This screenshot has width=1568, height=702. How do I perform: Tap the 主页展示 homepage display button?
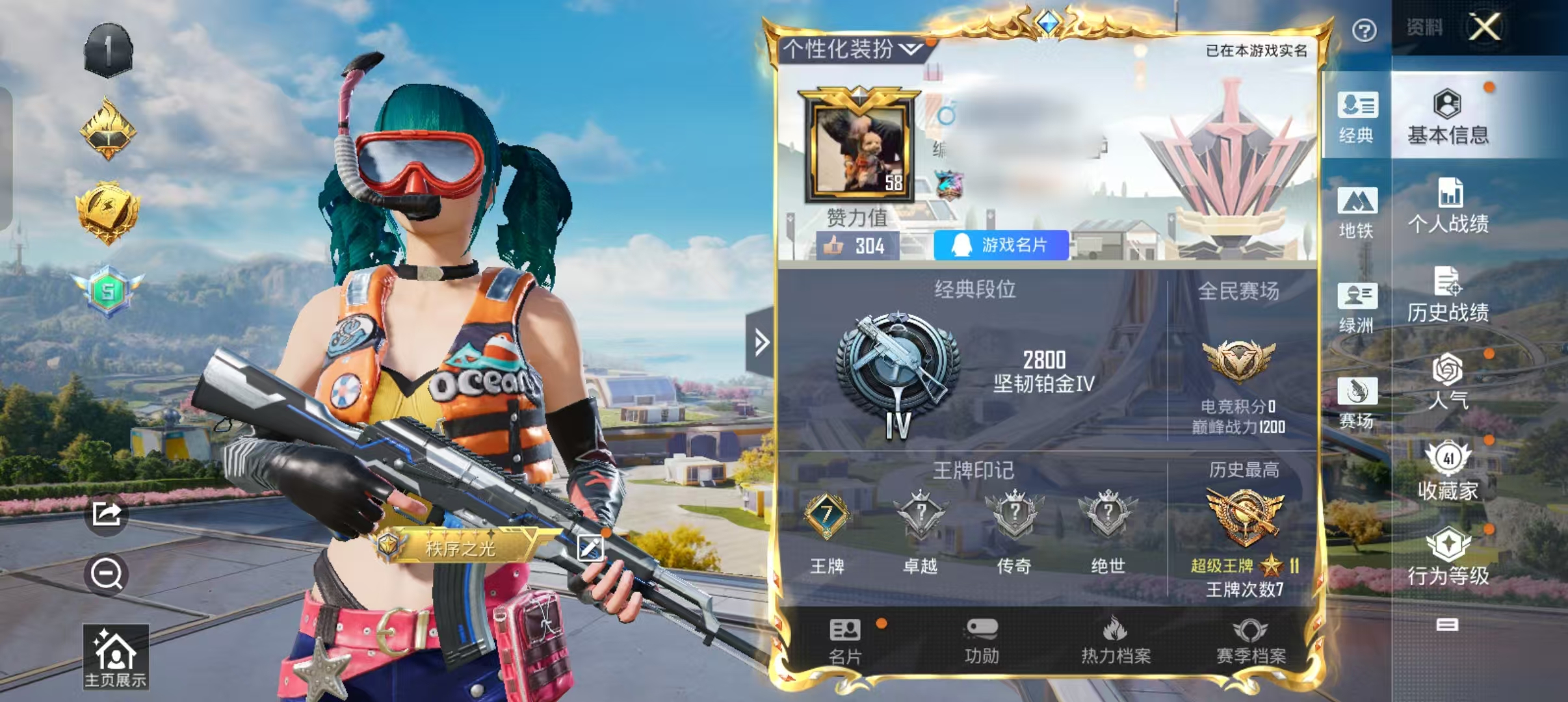pyautogui.click(x=116, y=656)
